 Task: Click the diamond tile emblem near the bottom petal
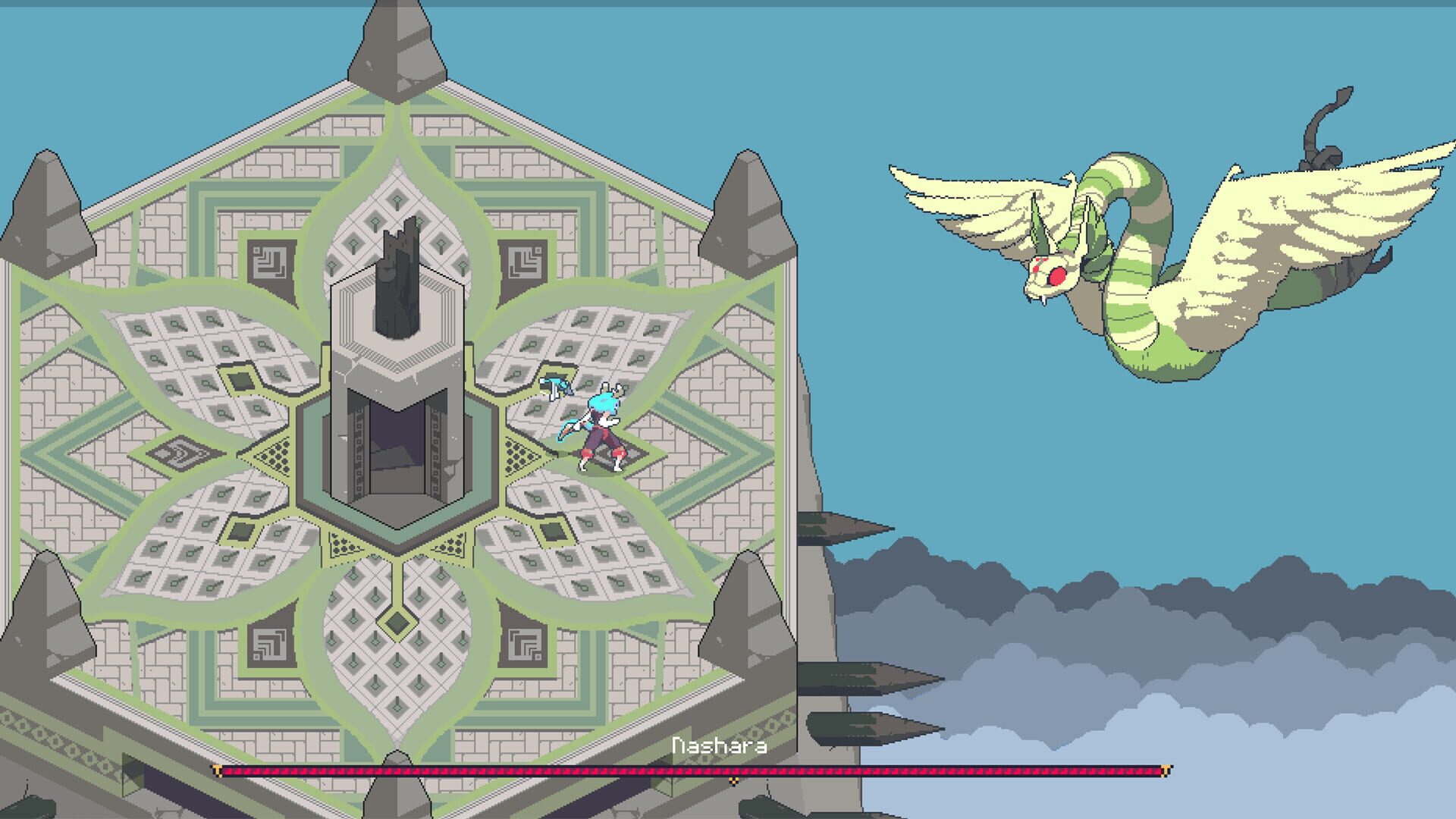[396, 623]
